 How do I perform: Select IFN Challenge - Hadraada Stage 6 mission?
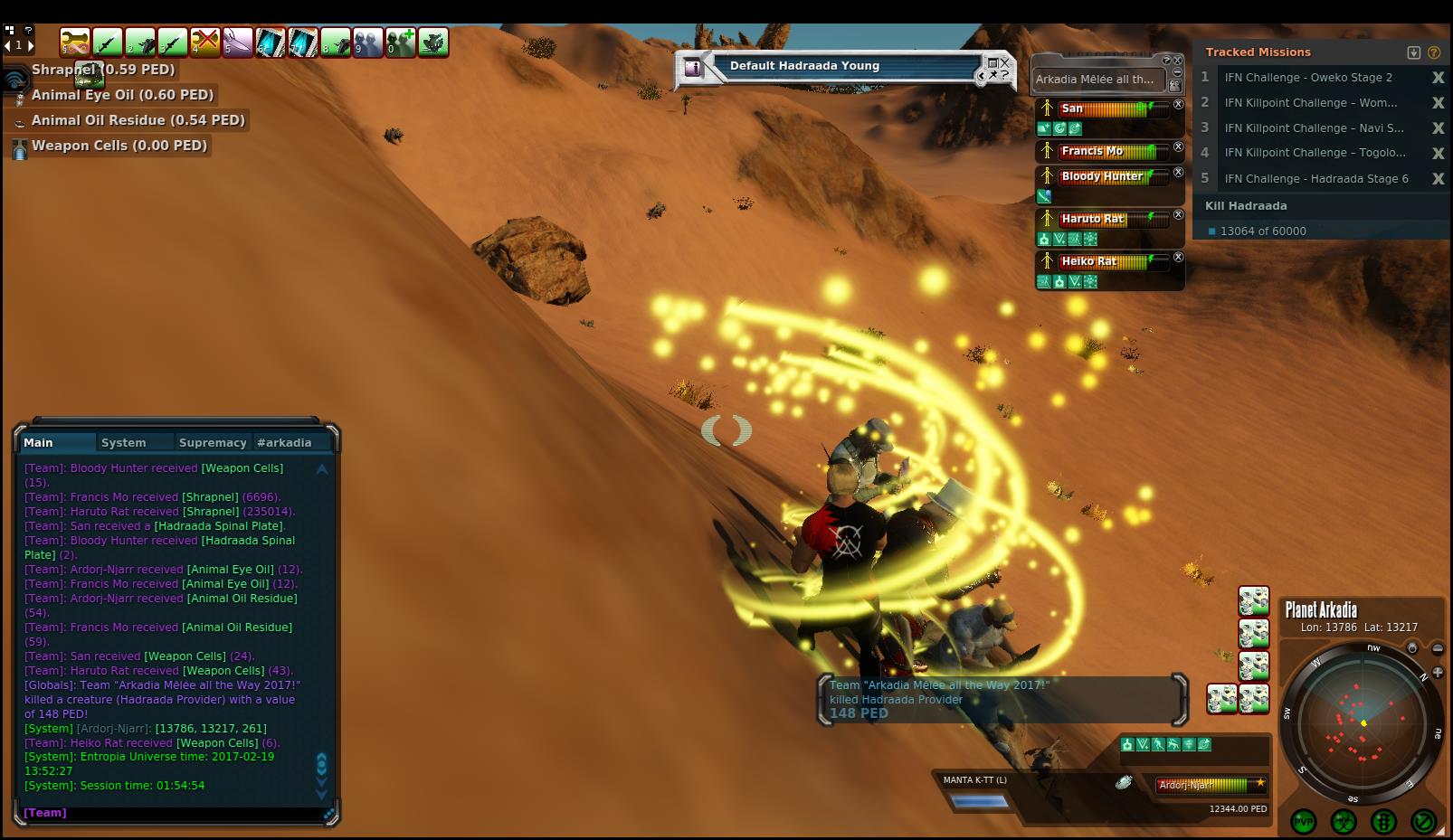pyautogui.click(x=1315, y=178)
